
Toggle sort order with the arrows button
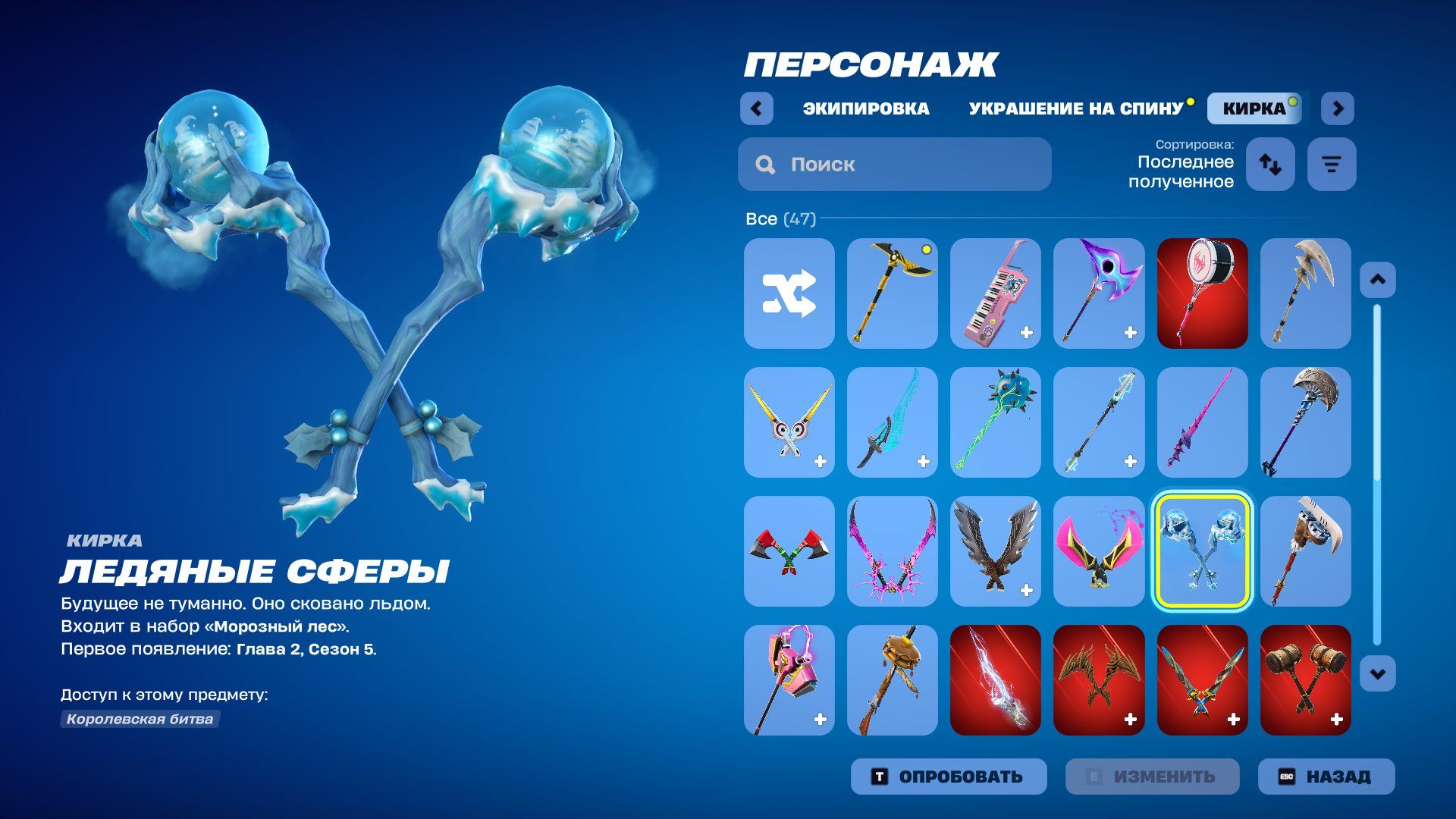point(1270,164)
